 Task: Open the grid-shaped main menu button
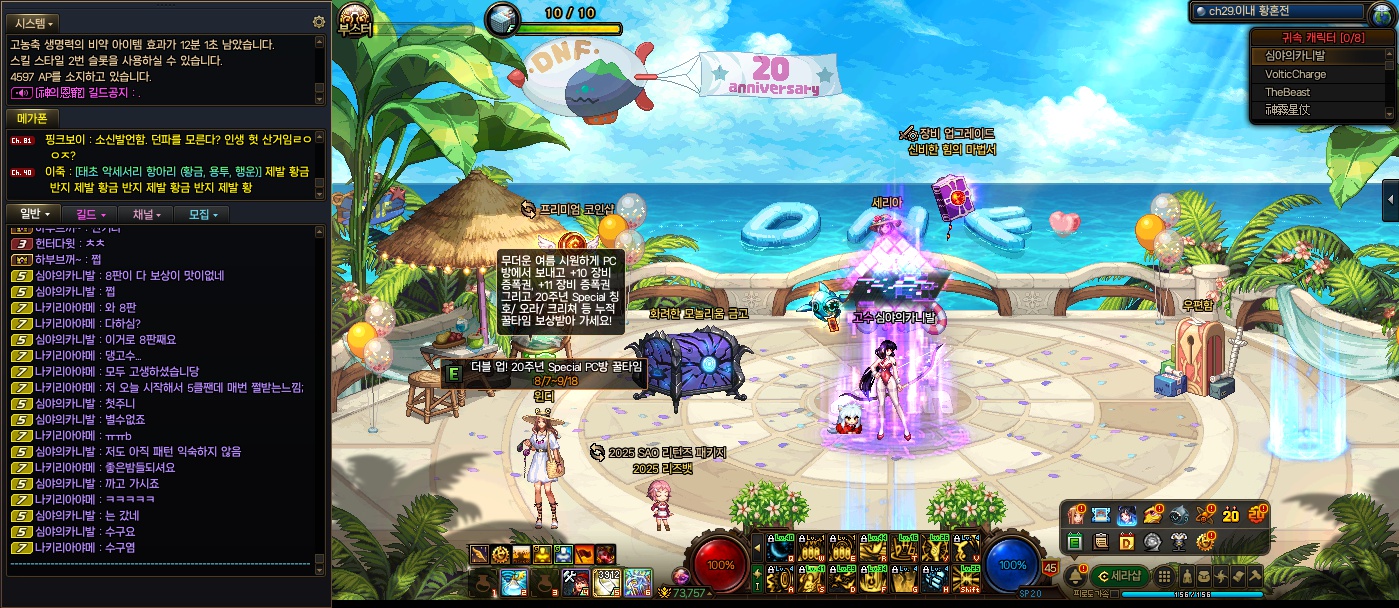pos(1163,576)
